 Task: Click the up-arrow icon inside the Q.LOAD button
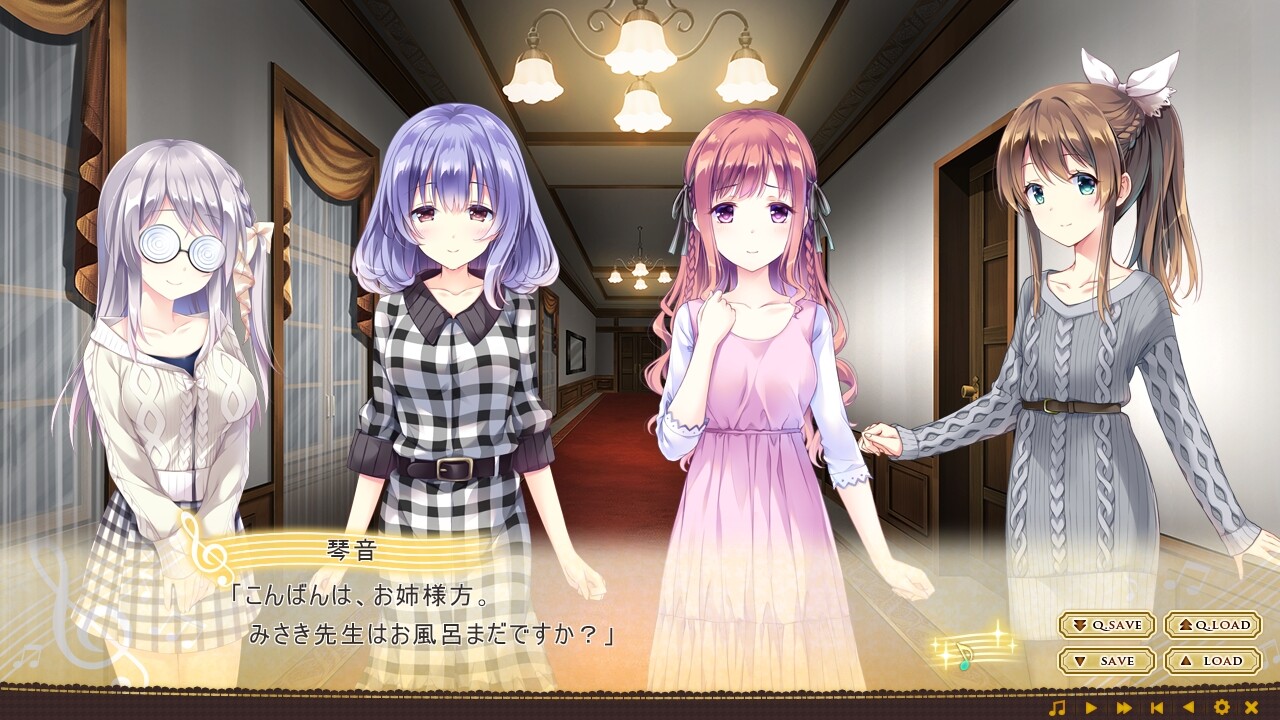coord(1184,625)
